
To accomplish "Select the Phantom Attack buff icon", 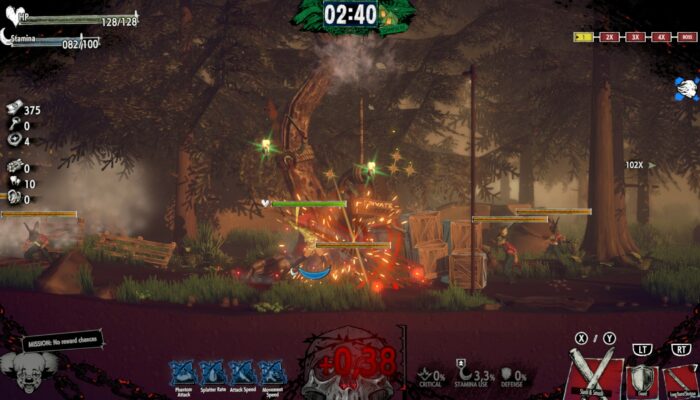I will tap(181, 373).
